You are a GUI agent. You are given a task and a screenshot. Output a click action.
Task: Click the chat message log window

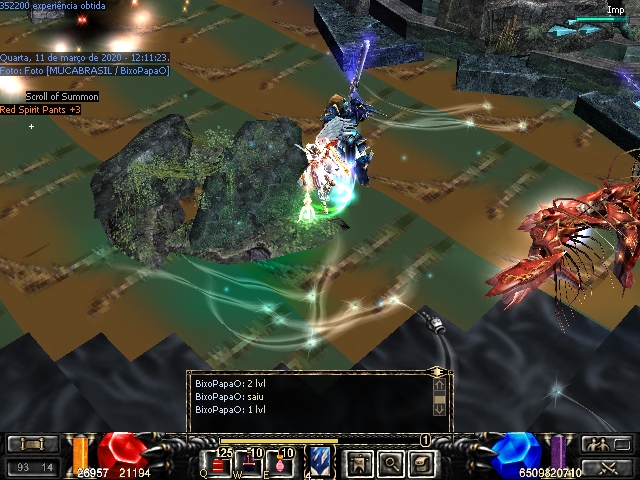312,398
